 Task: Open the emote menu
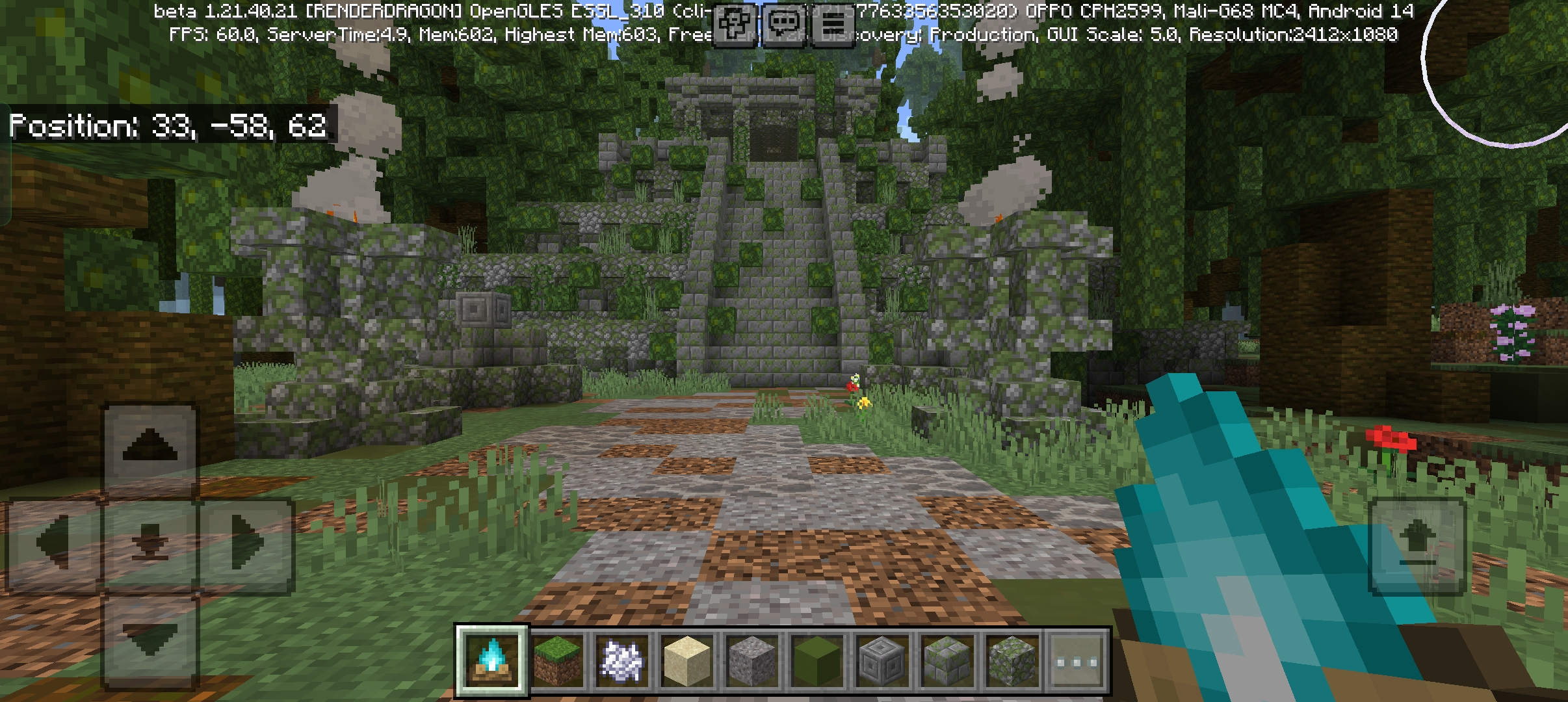click(733, 26)
